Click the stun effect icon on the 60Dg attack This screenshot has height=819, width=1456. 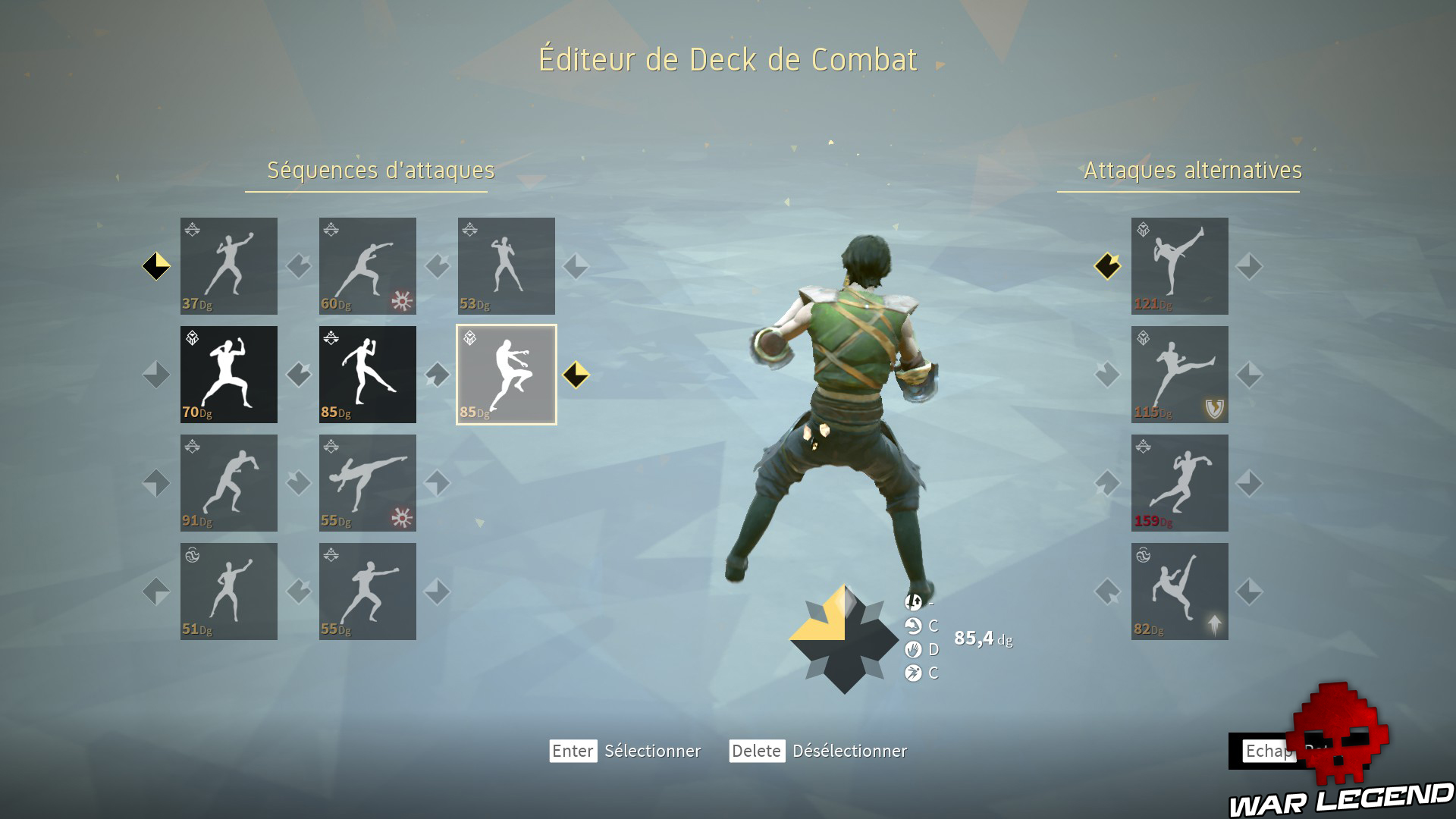pyautogui.click(x=402, y=301)
